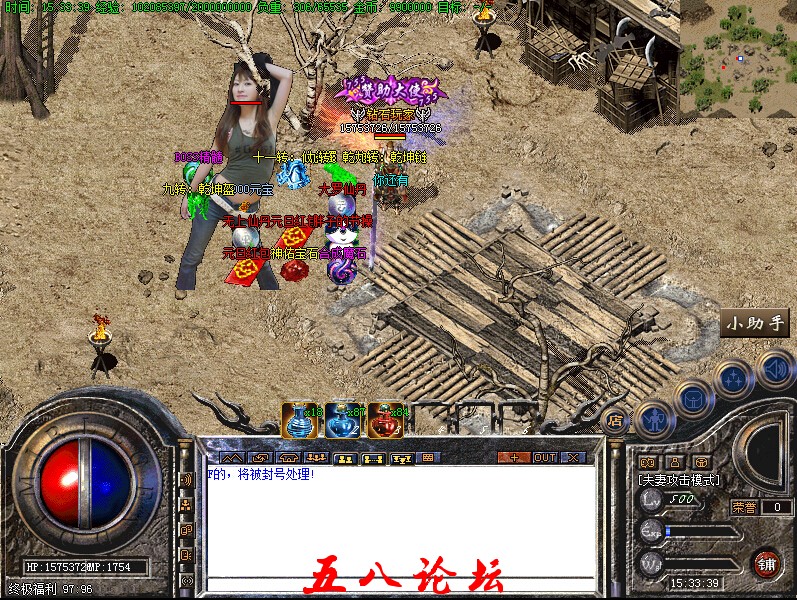Image resolution: width=797 pixels, height=600 pixels.
Task: Open the inventory bag round button
Action: [693, 398]
